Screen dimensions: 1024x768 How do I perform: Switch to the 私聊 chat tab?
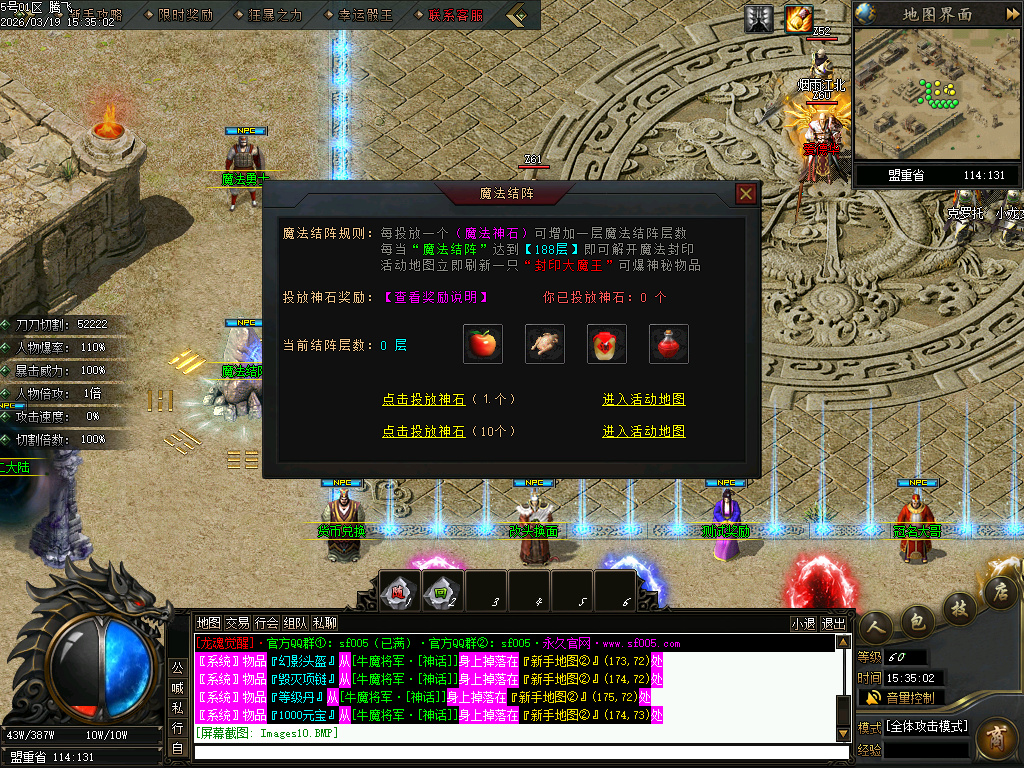[x=325, y=622]
